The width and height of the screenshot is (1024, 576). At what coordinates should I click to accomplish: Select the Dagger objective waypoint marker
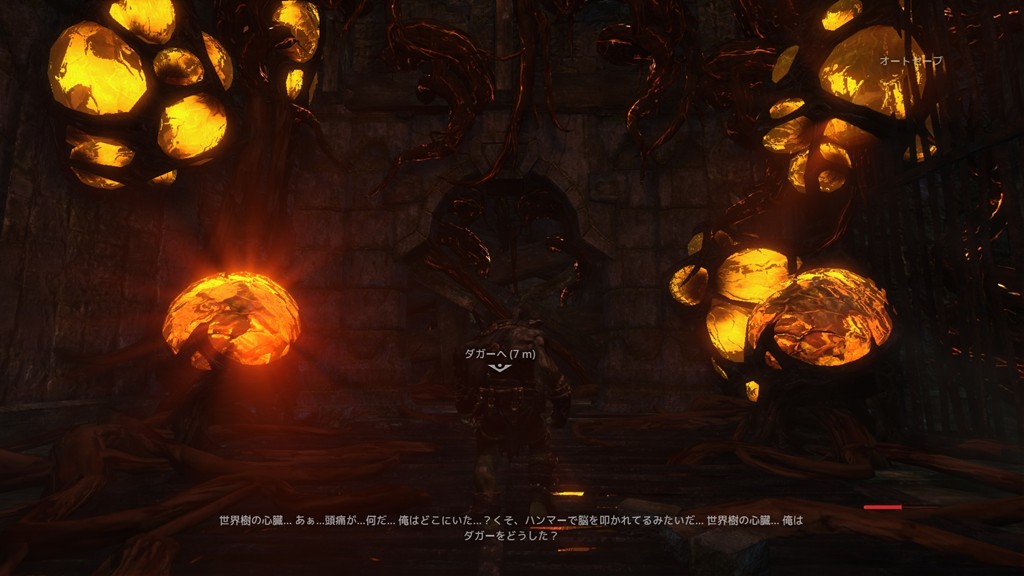[498, 368]
